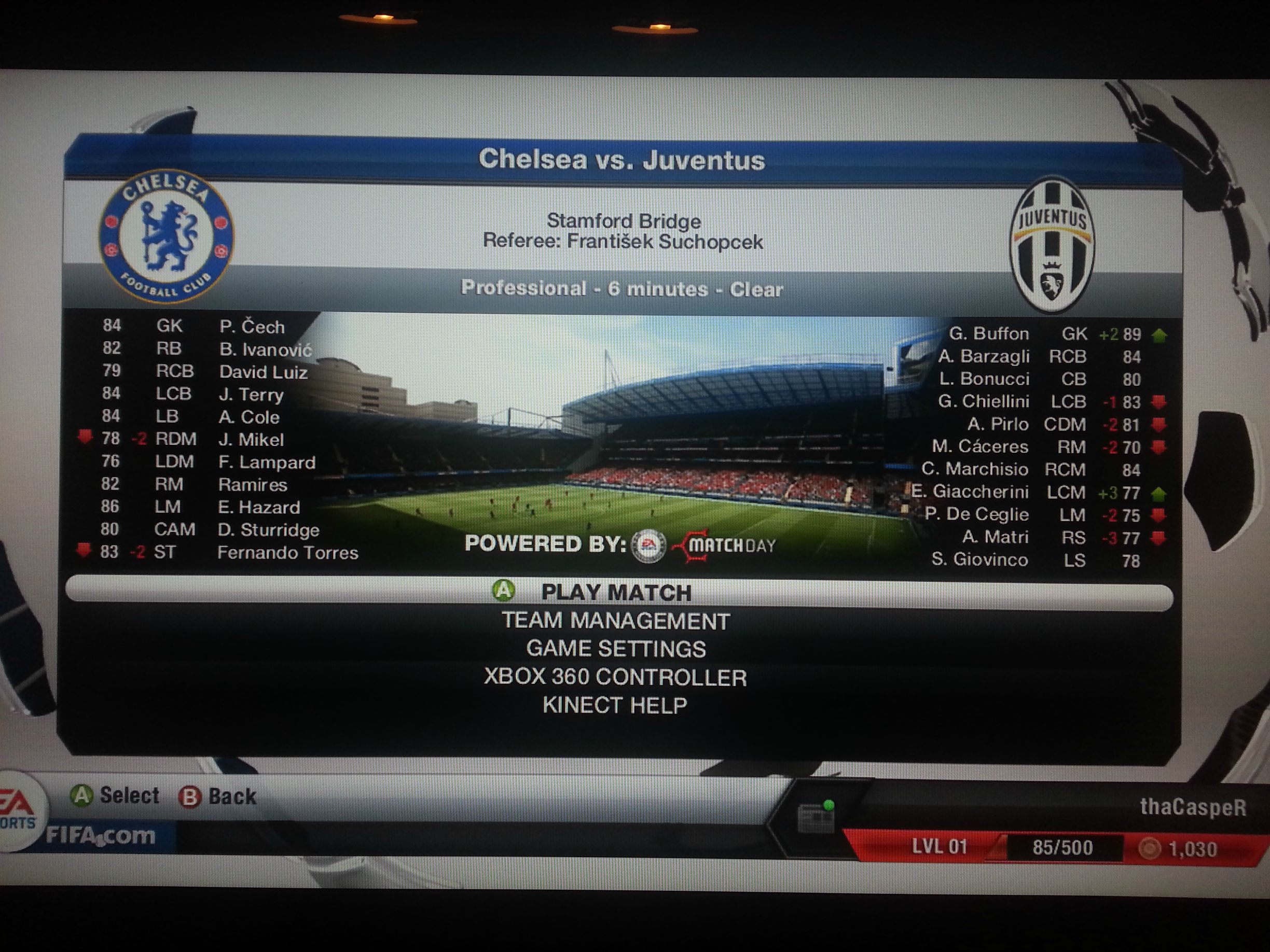This screenshot has height=952, width=1270.
Task: Open Kinect Help
Action: pyautogui.click(x=615, y=705)
